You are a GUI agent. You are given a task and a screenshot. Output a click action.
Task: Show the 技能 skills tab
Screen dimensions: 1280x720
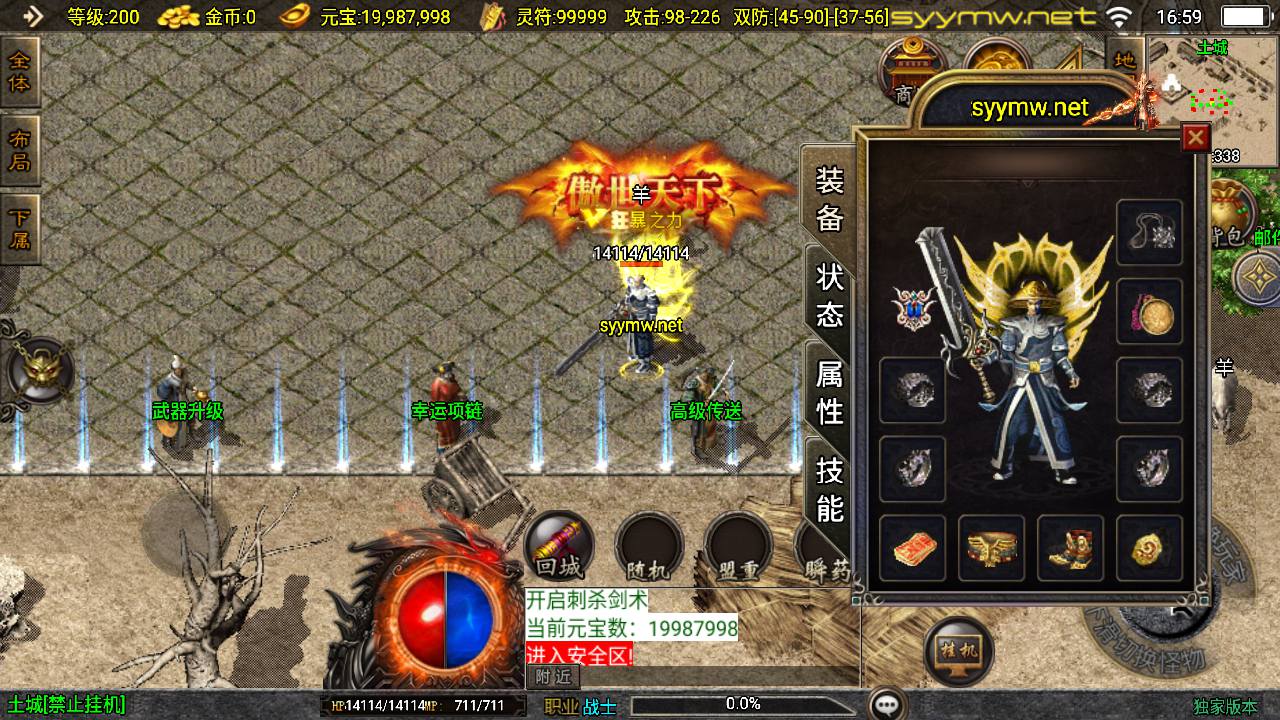[x=830, y=488]
